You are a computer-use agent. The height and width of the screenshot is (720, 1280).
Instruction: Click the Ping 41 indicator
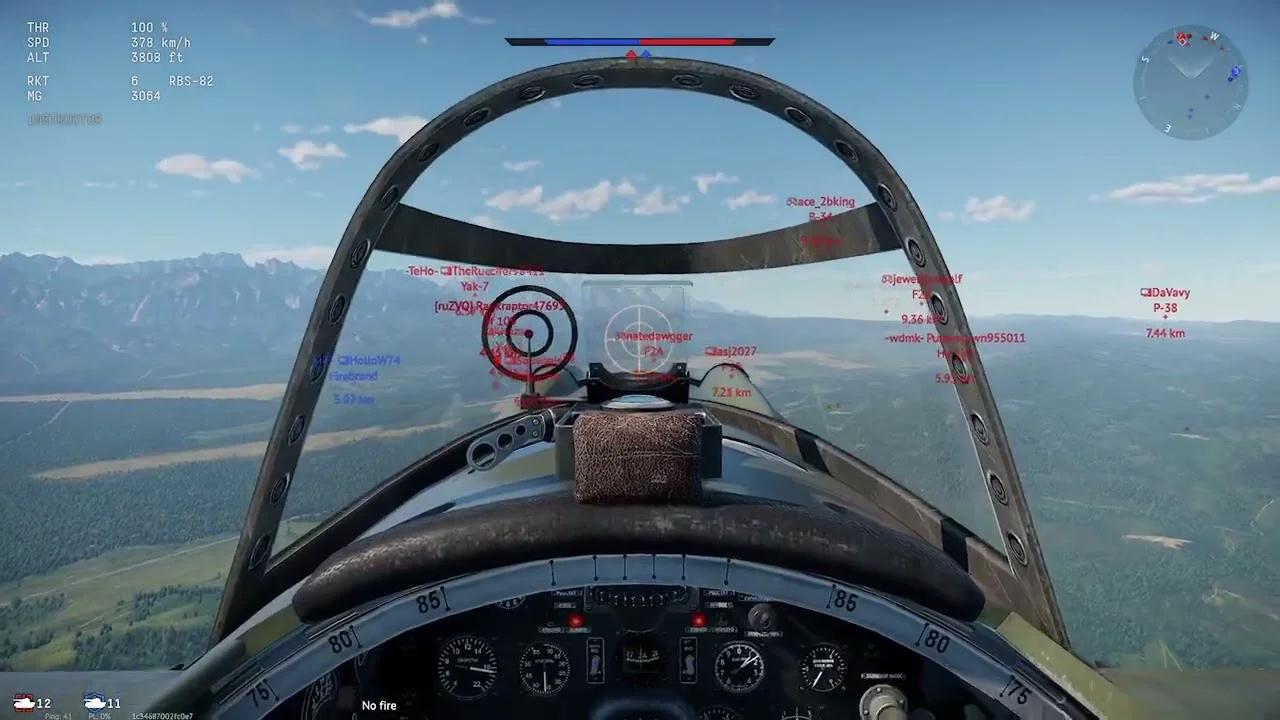coord(58,714)
